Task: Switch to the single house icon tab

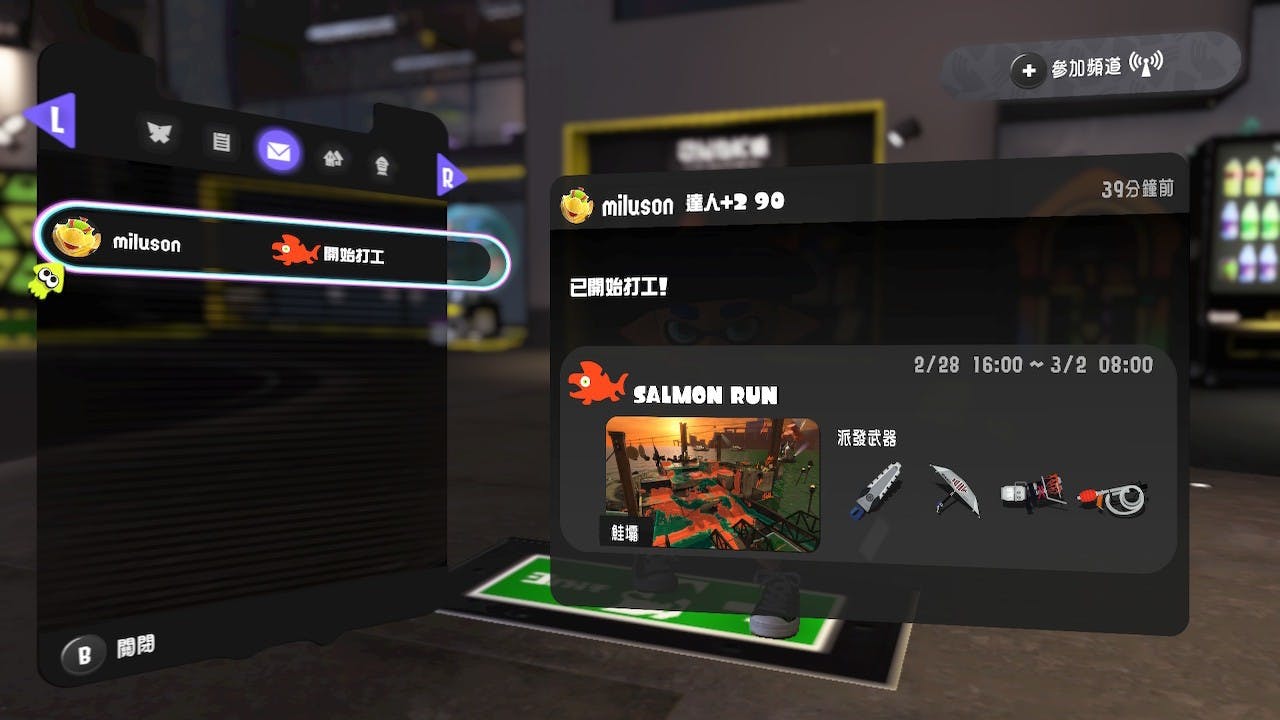Action: 381,166
